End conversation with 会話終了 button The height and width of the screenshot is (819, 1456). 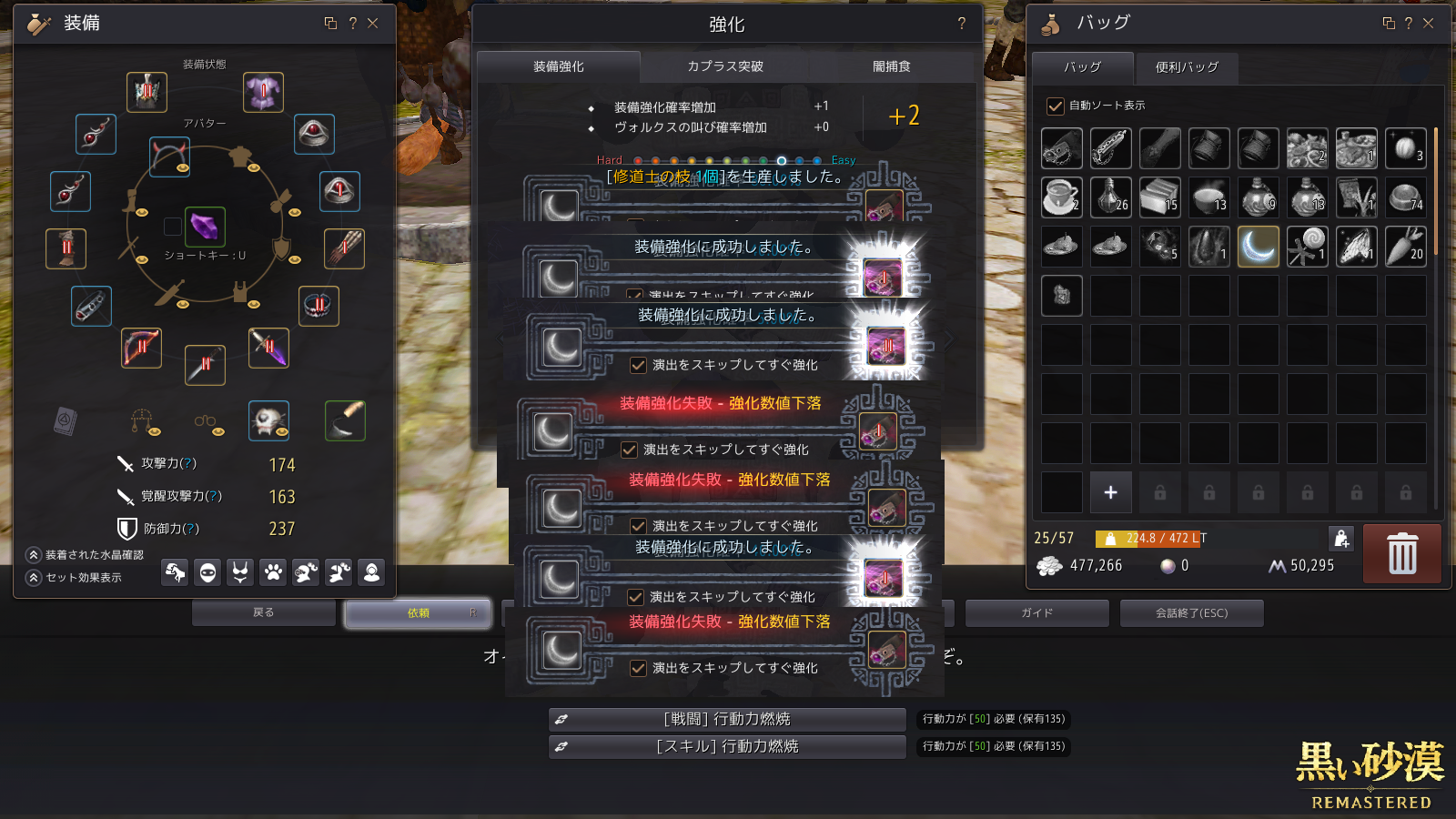tap(1191, 613)
